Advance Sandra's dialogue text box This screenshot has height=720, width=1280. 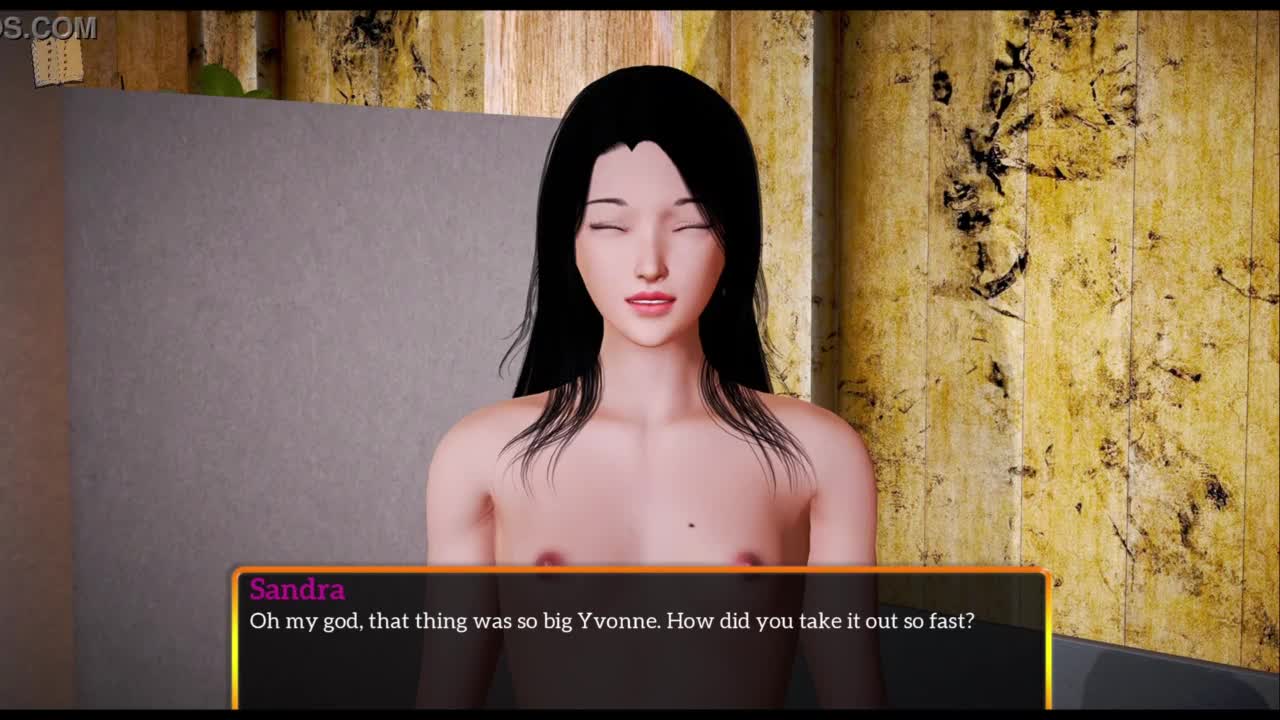pyautogui.click(x=640, y=638)
